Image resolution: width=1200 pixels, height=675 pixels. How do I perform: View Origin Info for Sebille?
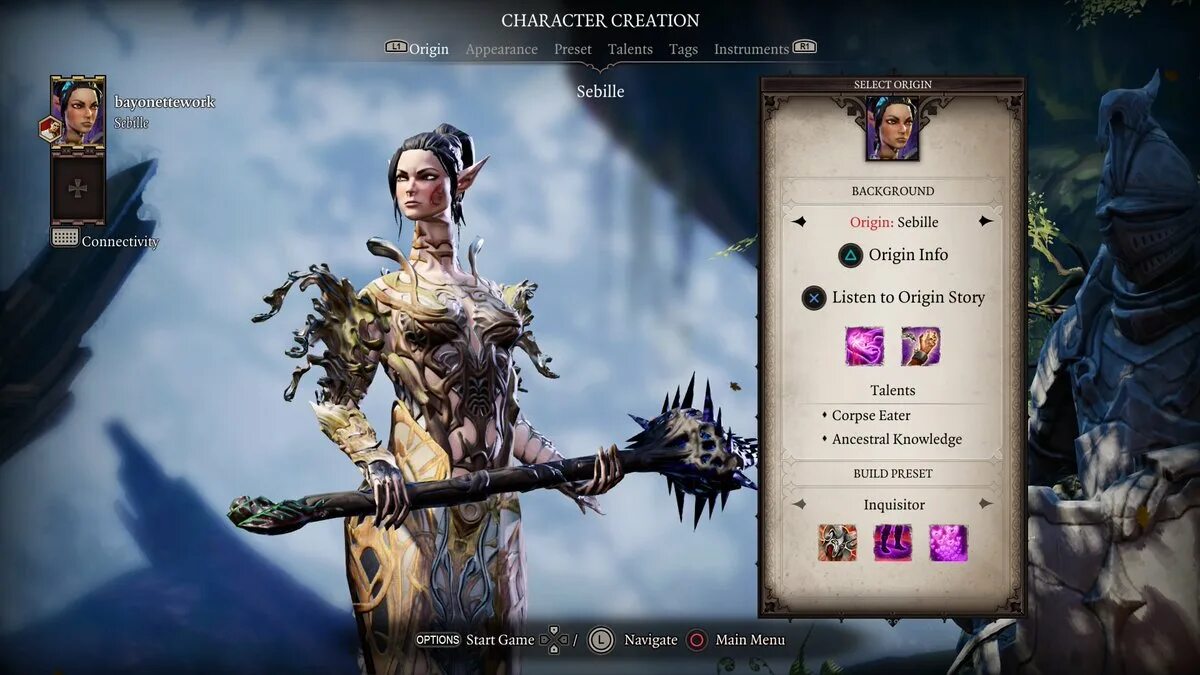(x=893, y=255)
